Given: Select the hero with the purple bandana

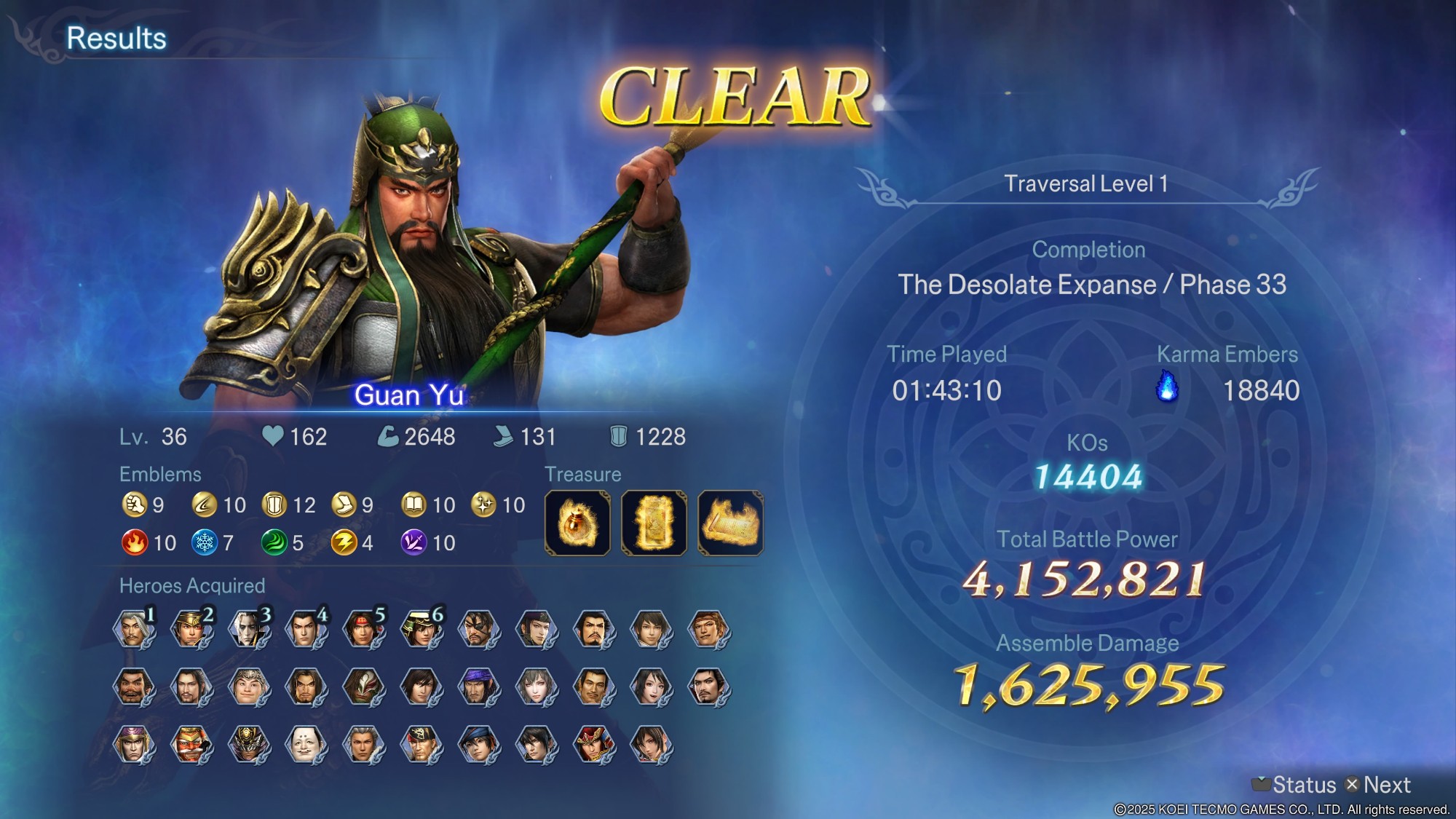Looking at the screenshot, I should [x=478, y=687].
